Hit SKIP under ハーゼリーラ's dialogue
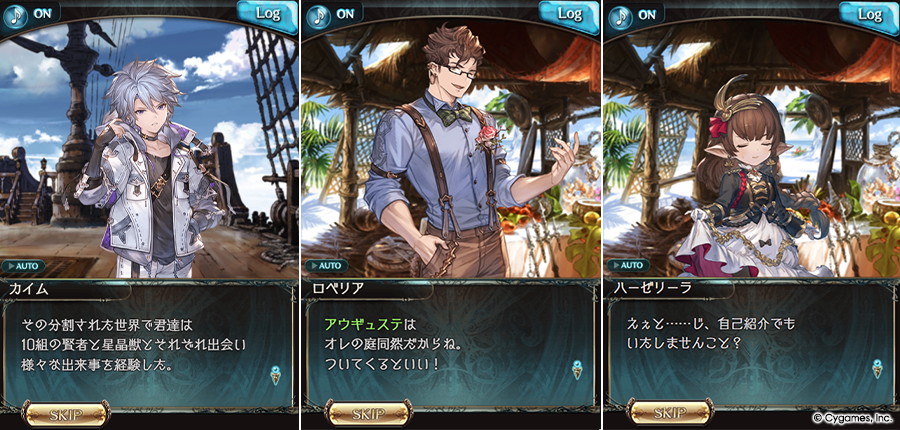The width and height of the screenshot is (900, 430). (x=669, y=413)
